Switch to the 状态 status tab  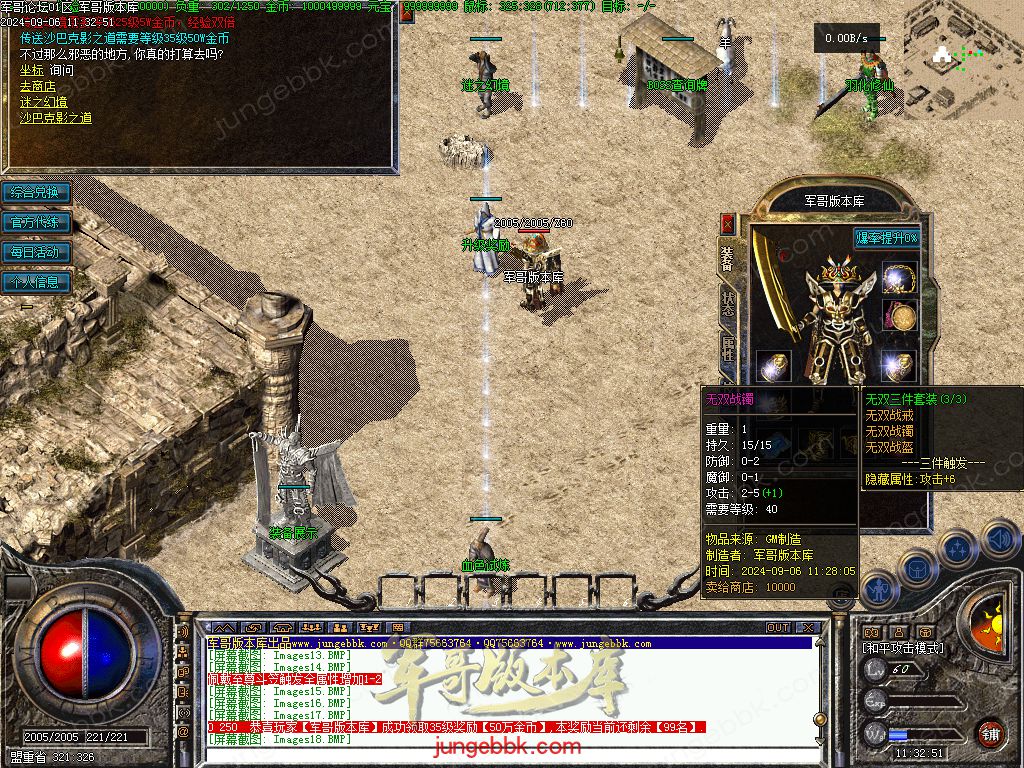pos(727,303)
